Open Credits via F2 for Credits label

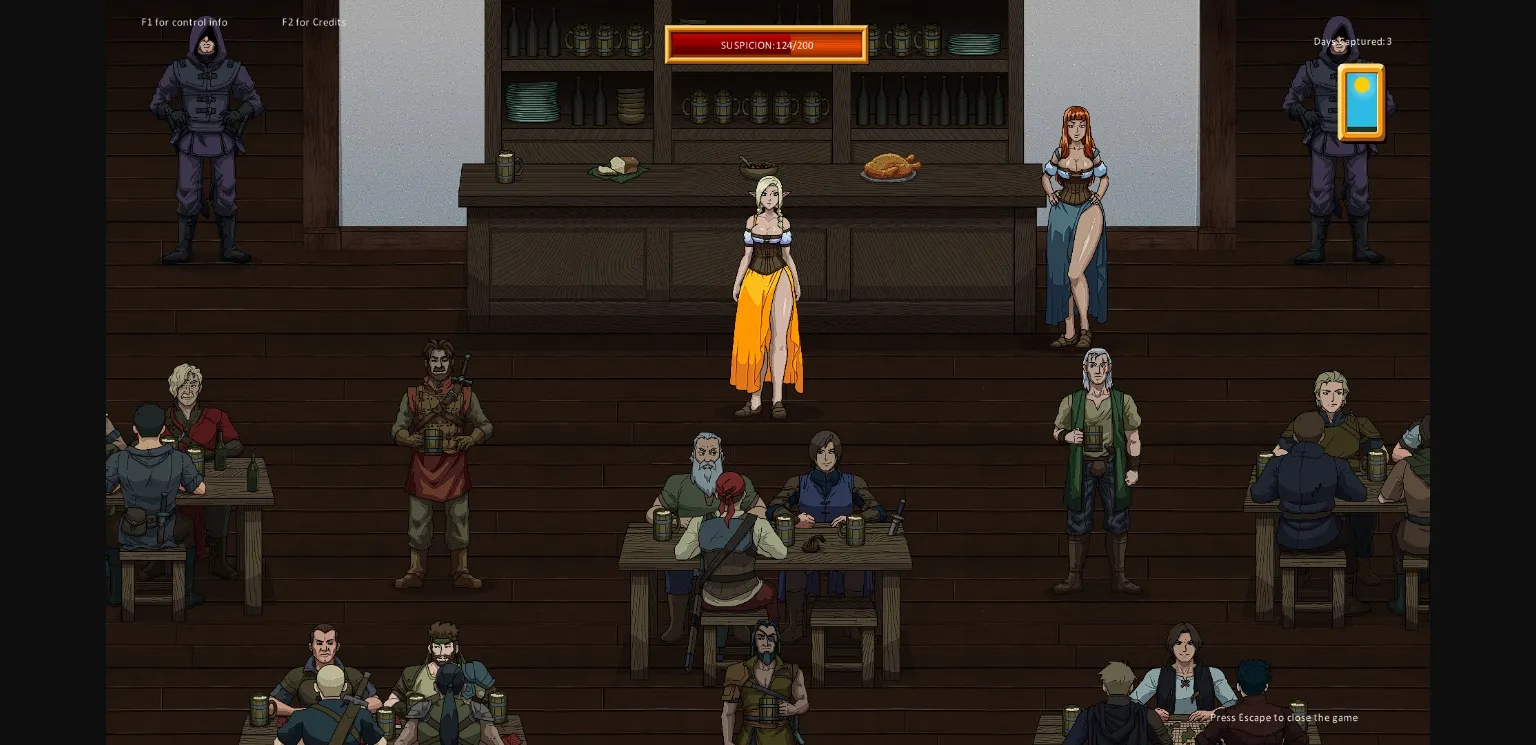click(314, 21)
